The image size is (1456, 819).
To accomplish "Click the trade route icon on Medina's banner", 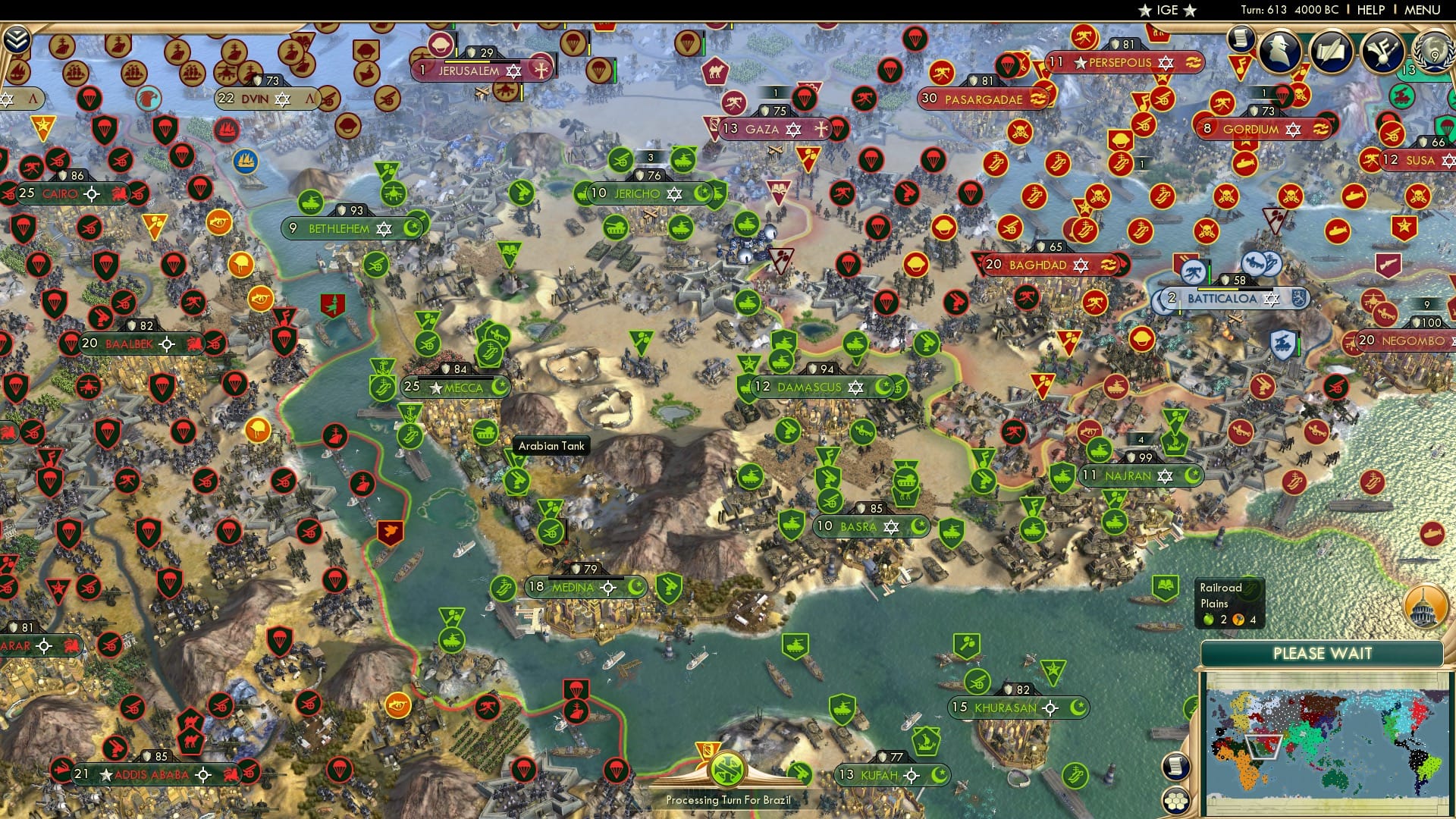I will point(608,588).
